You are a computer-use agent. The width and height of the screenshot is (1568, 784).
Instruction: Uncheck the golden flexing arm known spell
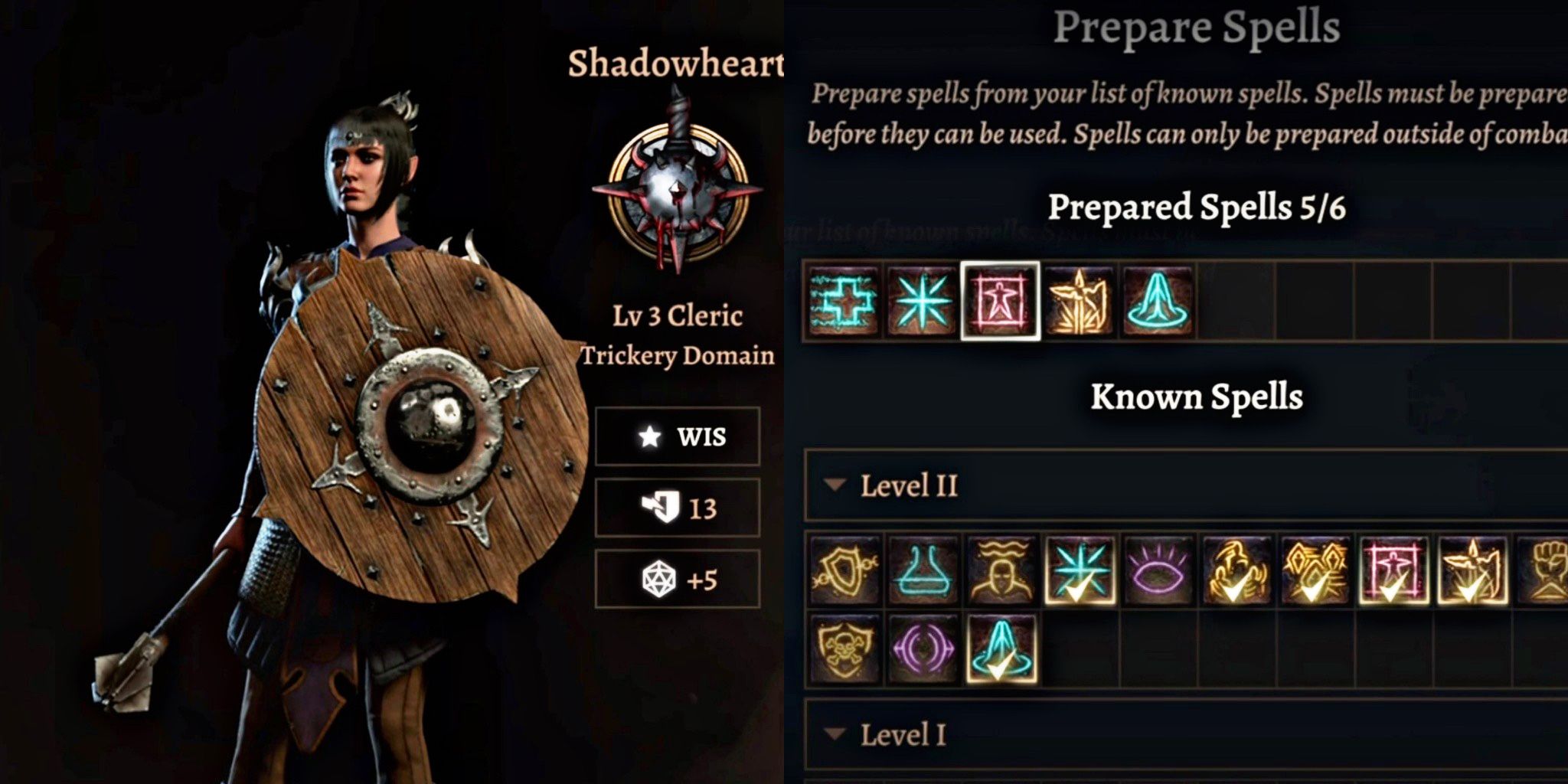click(1236, 570)
